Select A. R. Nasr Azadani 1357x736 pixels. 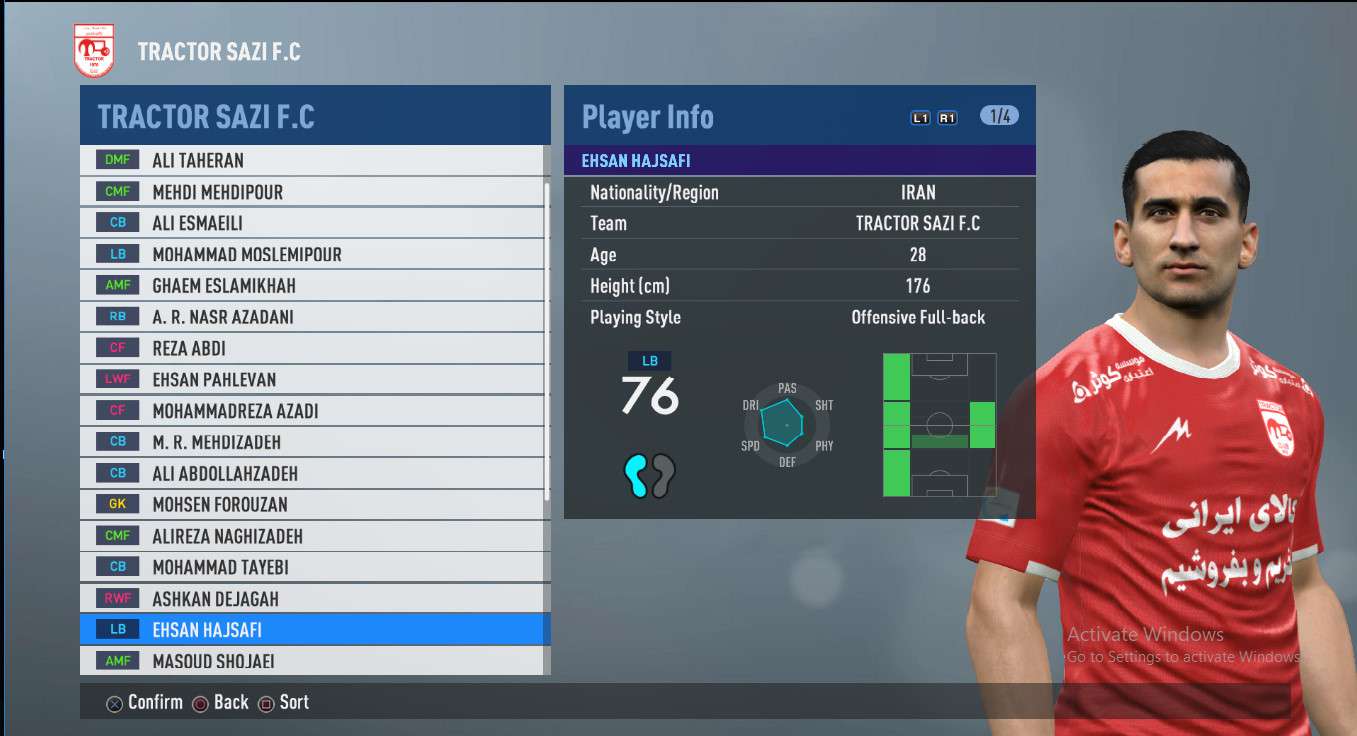(312, 317)
